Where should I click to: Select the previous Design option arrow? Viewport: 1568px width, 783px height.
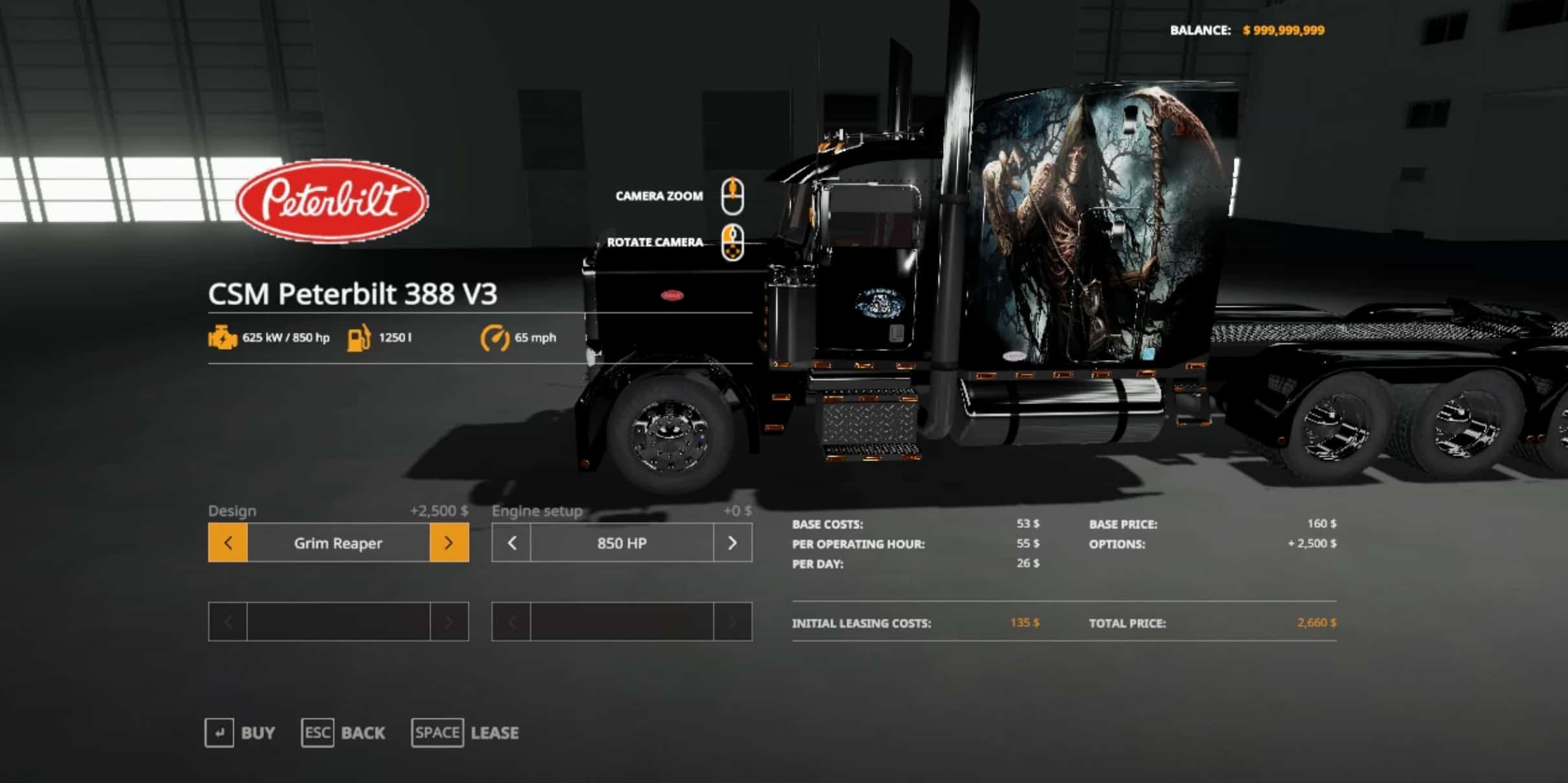pyautogui.click(x=227, y=543)
